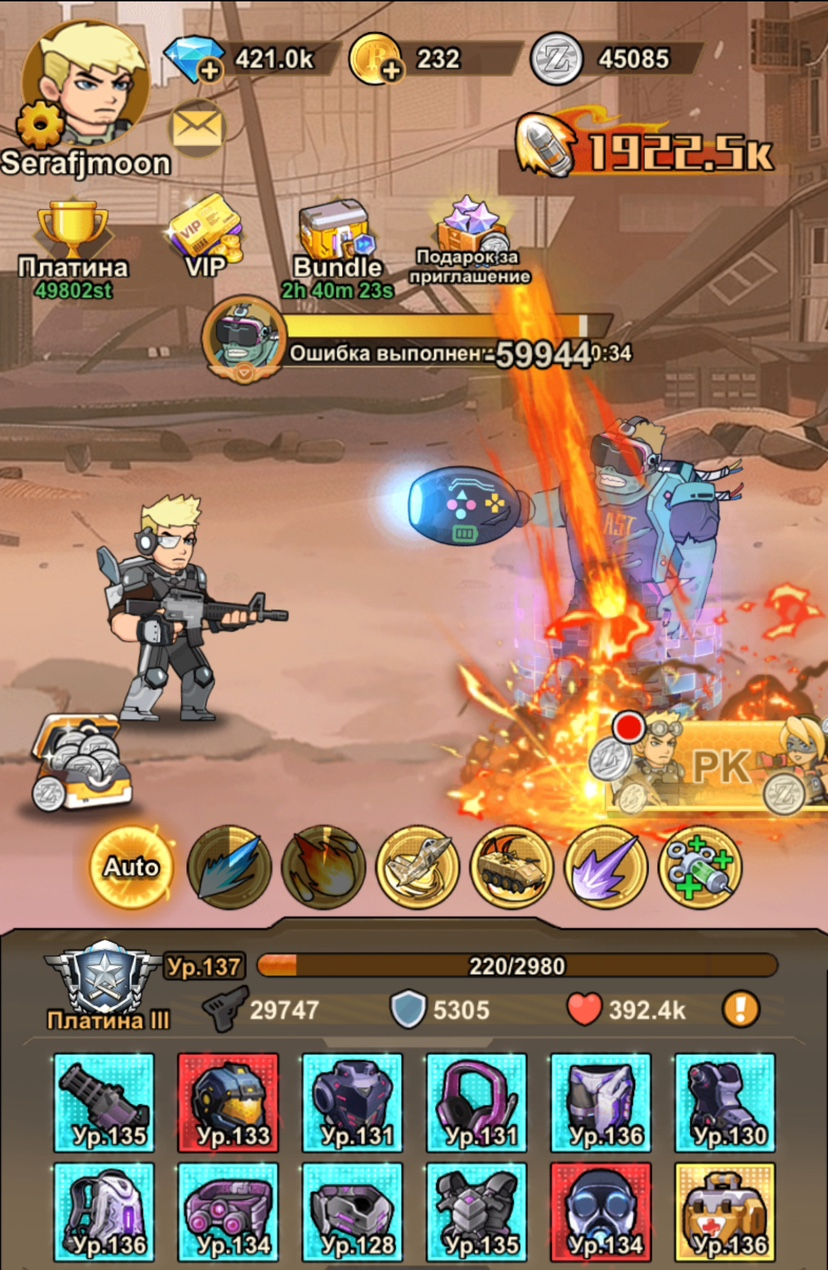828x1270 pixels.
Task: Activate the jet airstrike skill
Action: (417, 866)
